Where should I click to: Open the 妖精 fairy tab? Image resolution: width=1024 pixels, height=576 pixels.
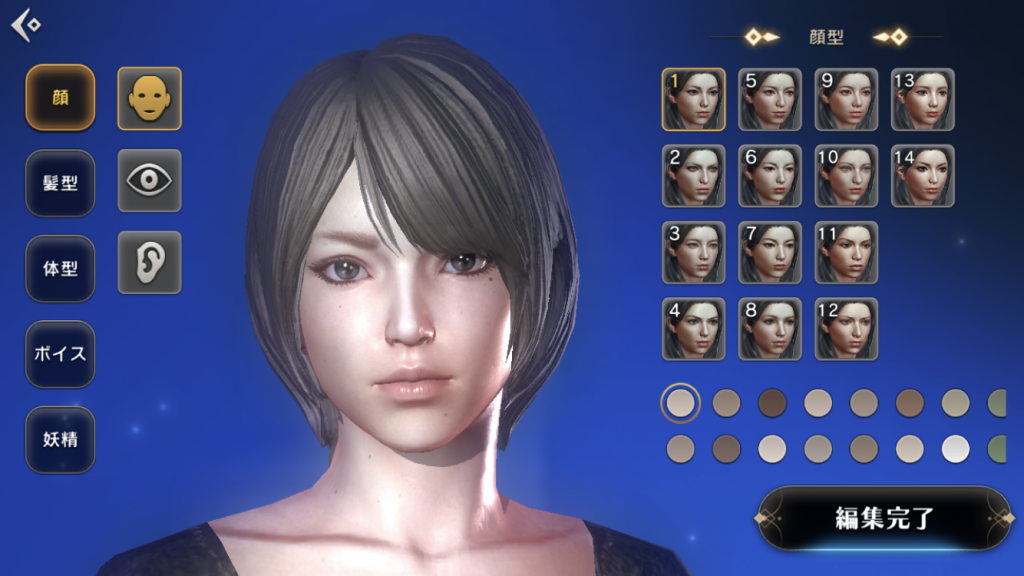[x=60, y=440]
